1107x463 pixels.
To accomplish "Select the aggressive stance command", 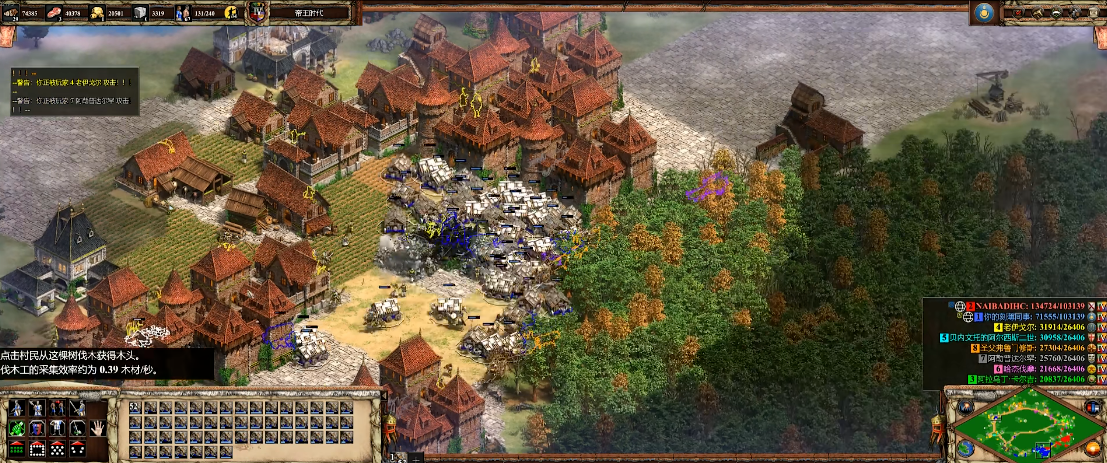I will pos(18,409).
